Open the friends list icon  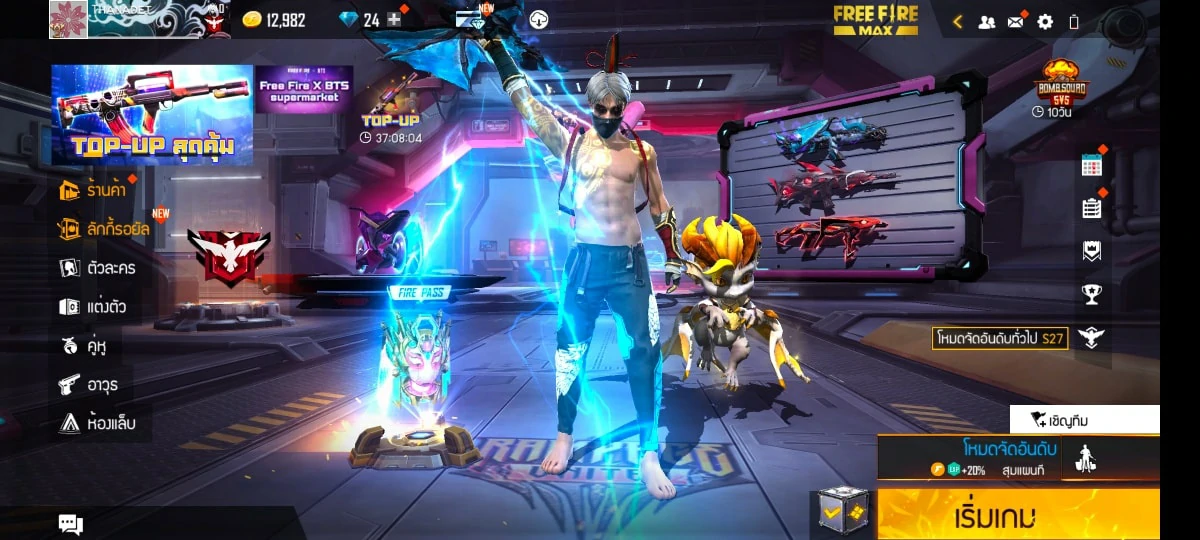987,21
